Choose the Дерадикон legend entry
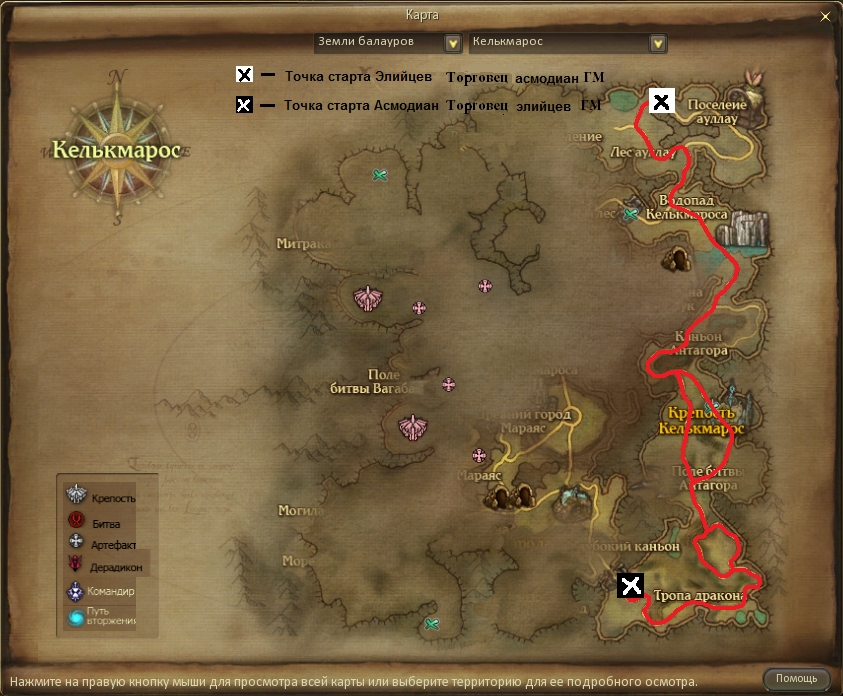This screenshot has height=696, width=843. [103, 567]
